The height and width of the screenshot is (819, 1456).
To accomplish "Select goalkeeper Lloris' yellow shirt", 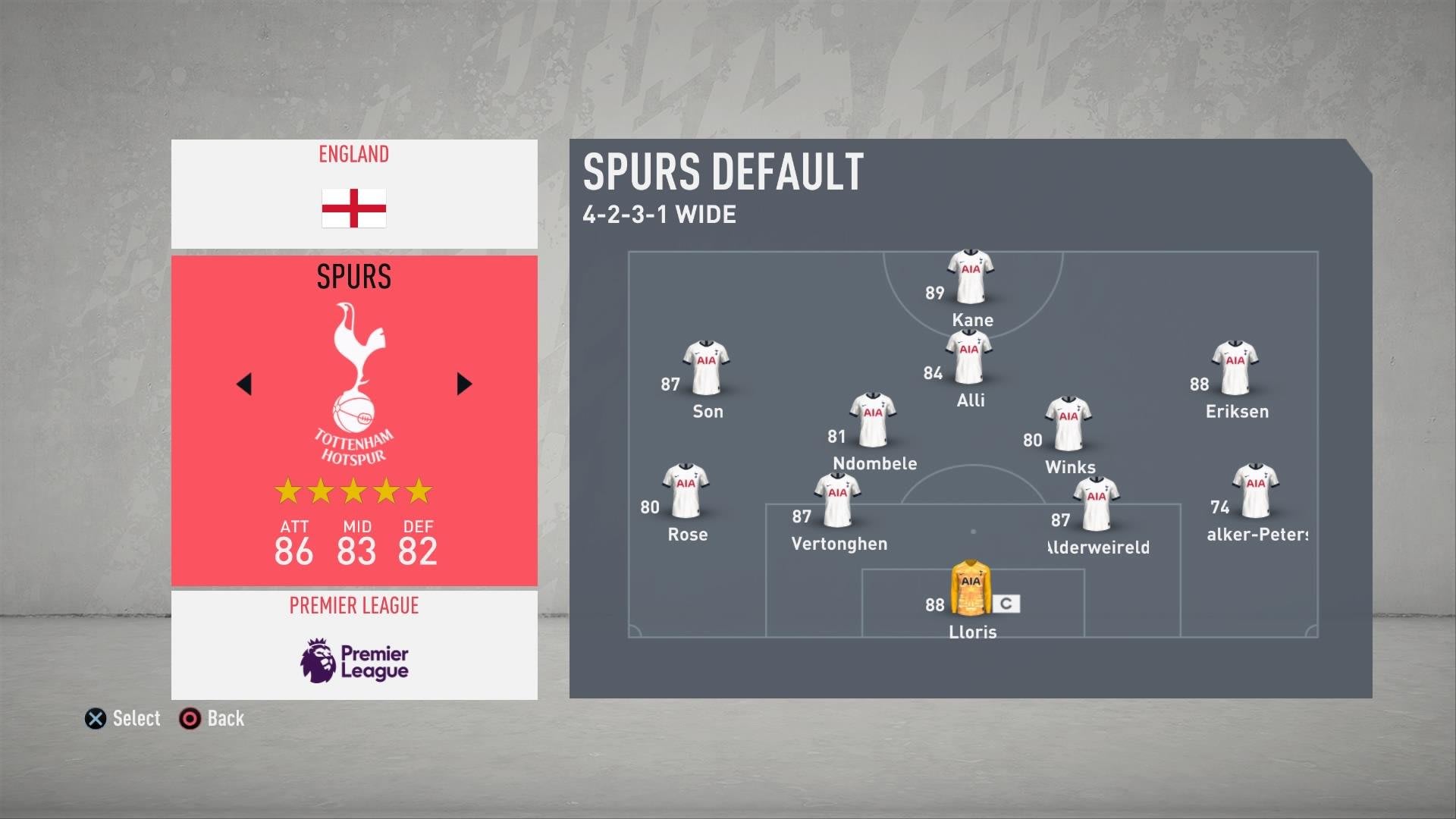I will (x=971, y=588).
